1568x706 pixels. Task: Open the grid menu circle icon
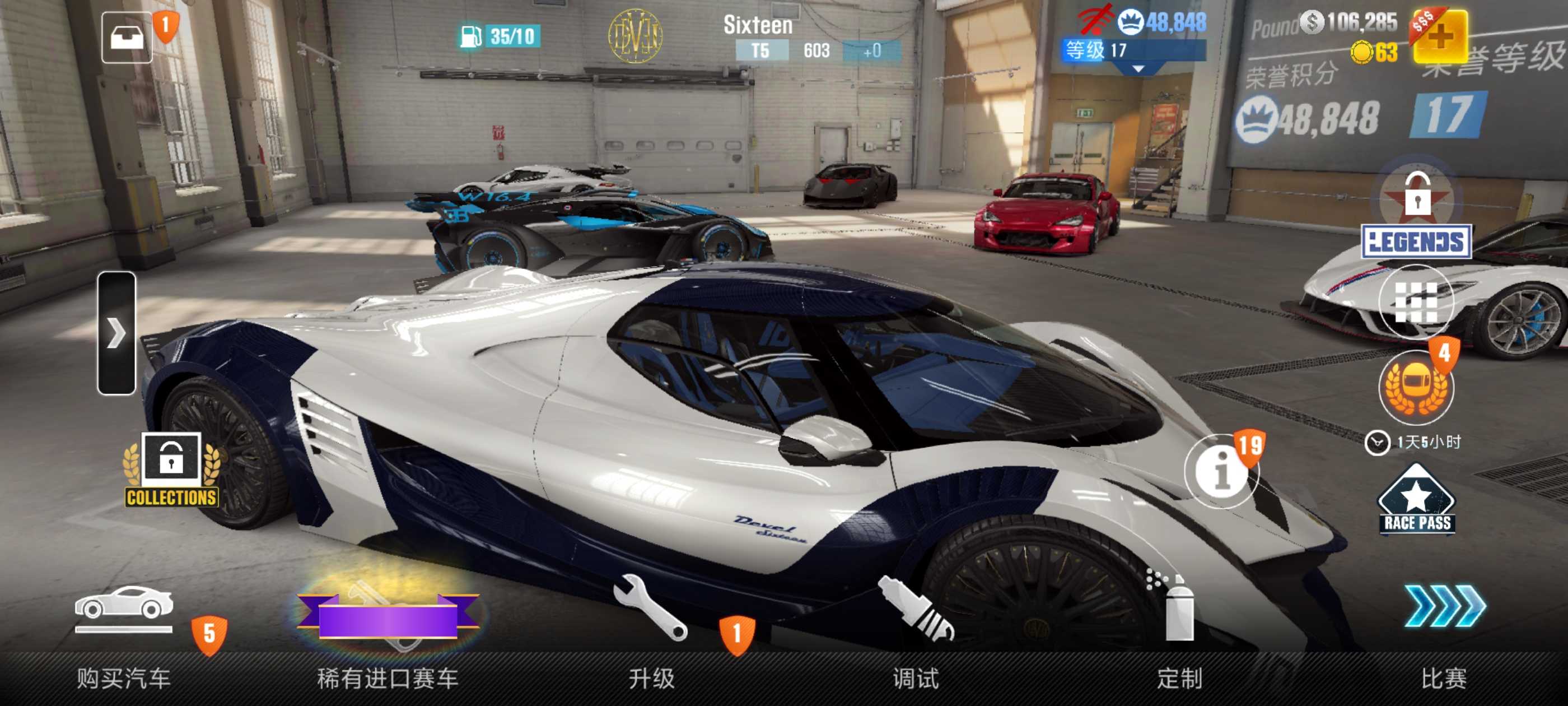pos(1416,303)
